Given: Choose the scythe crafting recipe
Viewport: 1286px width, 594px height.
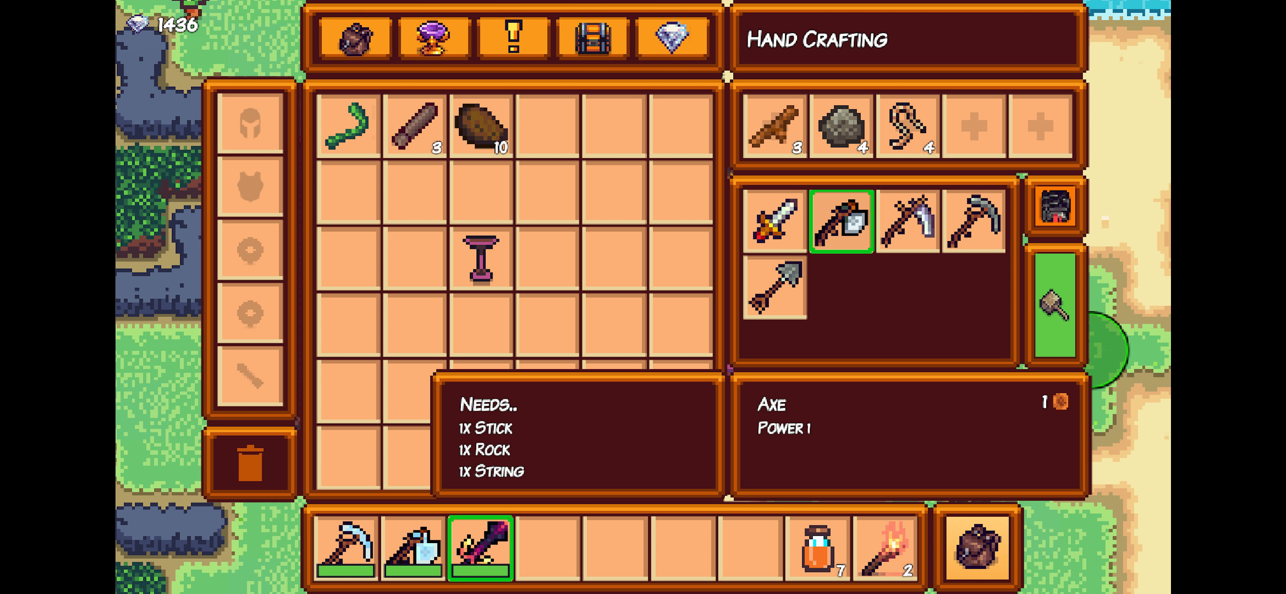Looking at the screenshot, I should coord(908,221).
